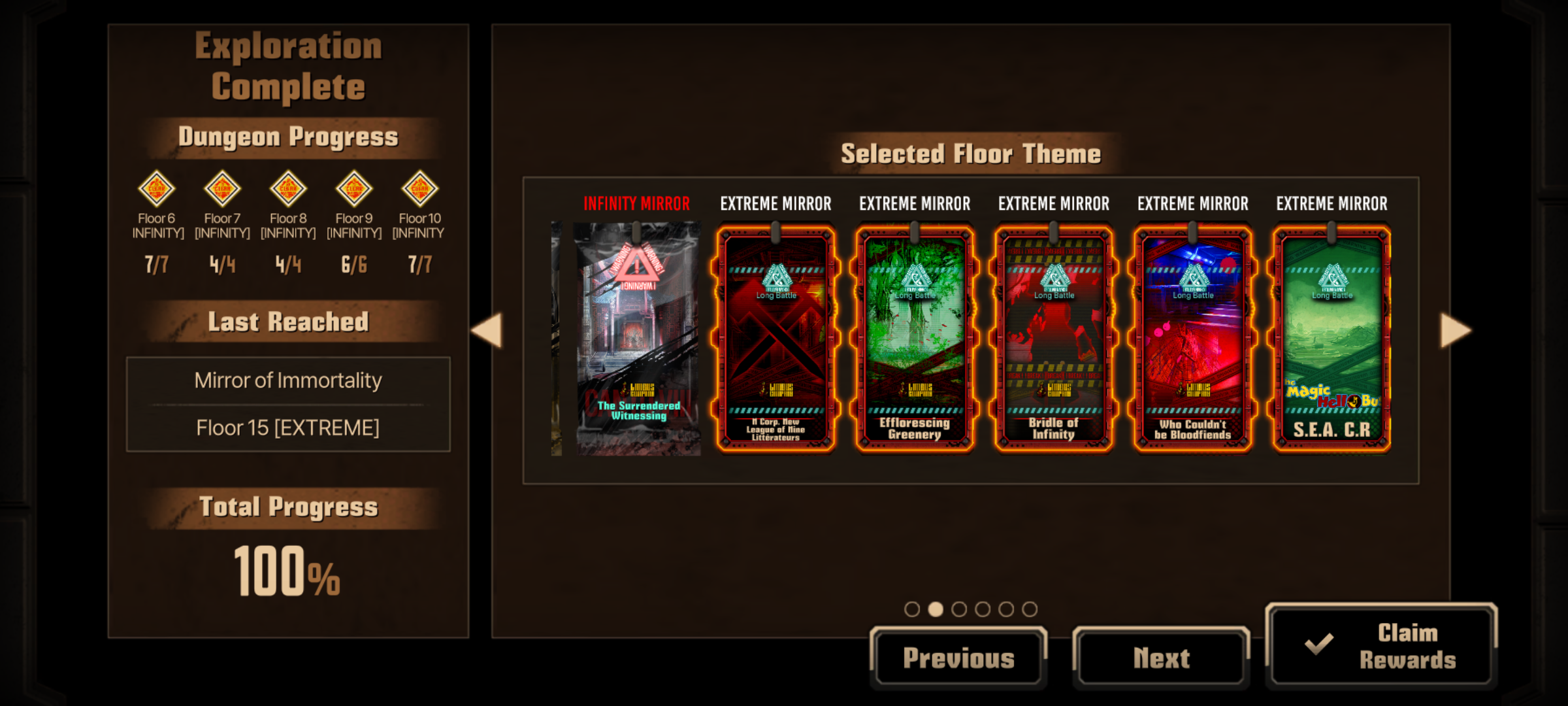Select the Floor 6 clear badge
The height and width of the screenshot is (706, 1568).
coord(157,189)
